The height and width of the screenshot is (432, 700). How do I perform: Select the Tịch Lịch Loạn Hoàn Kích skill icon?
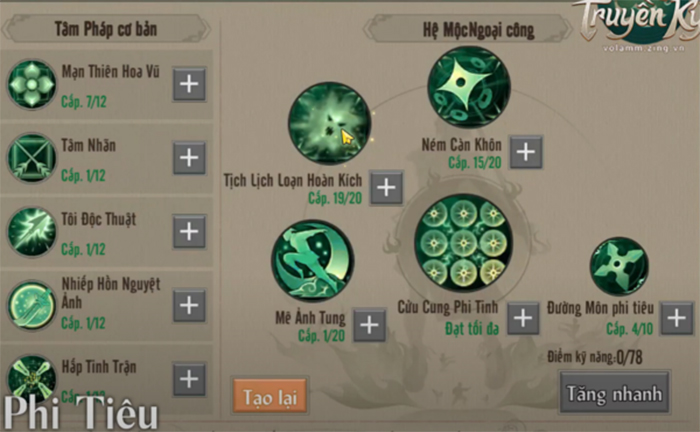click(x=329, y=124)
